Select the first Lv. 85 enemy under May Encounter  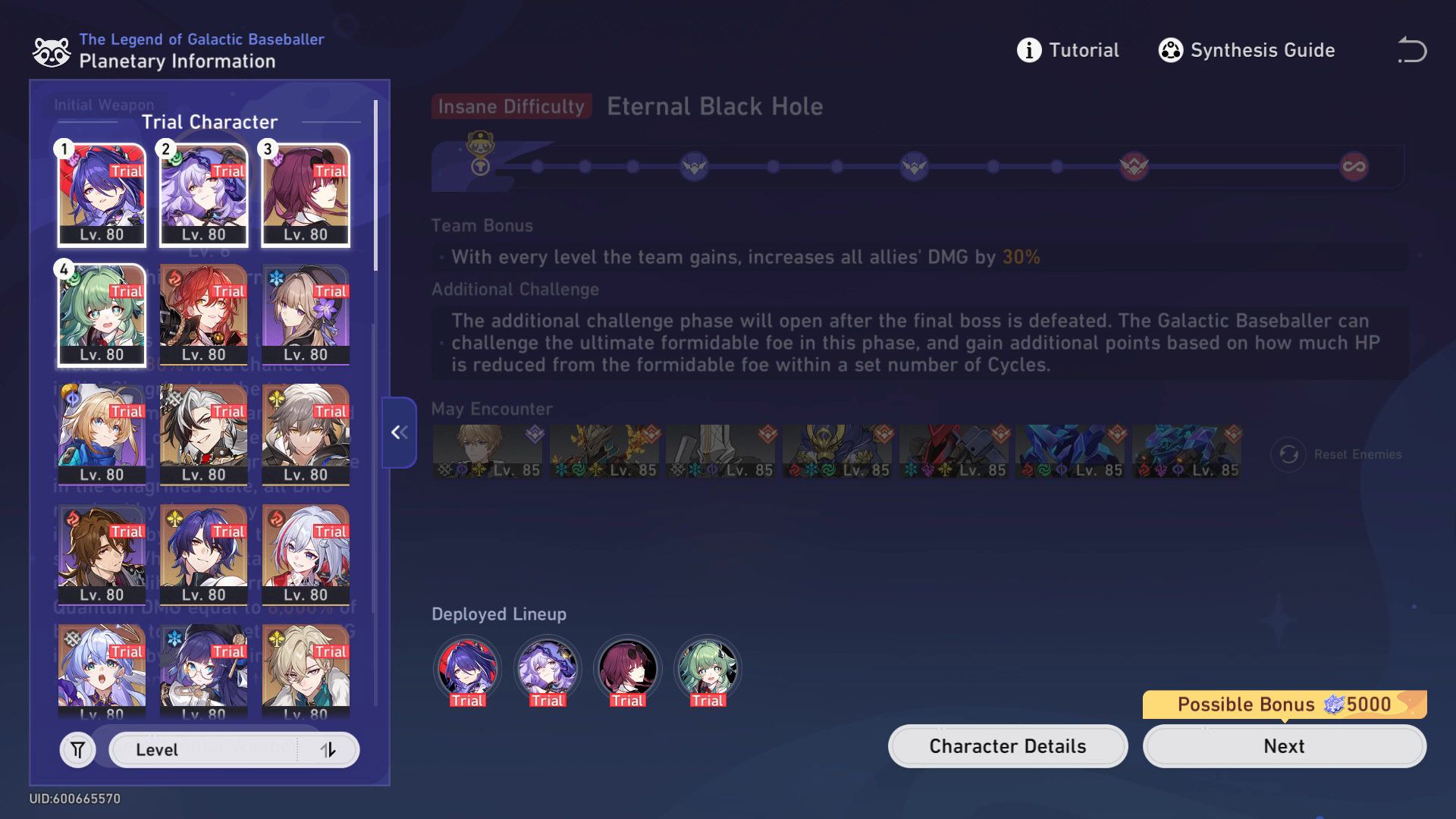click(x=486, y=449)
